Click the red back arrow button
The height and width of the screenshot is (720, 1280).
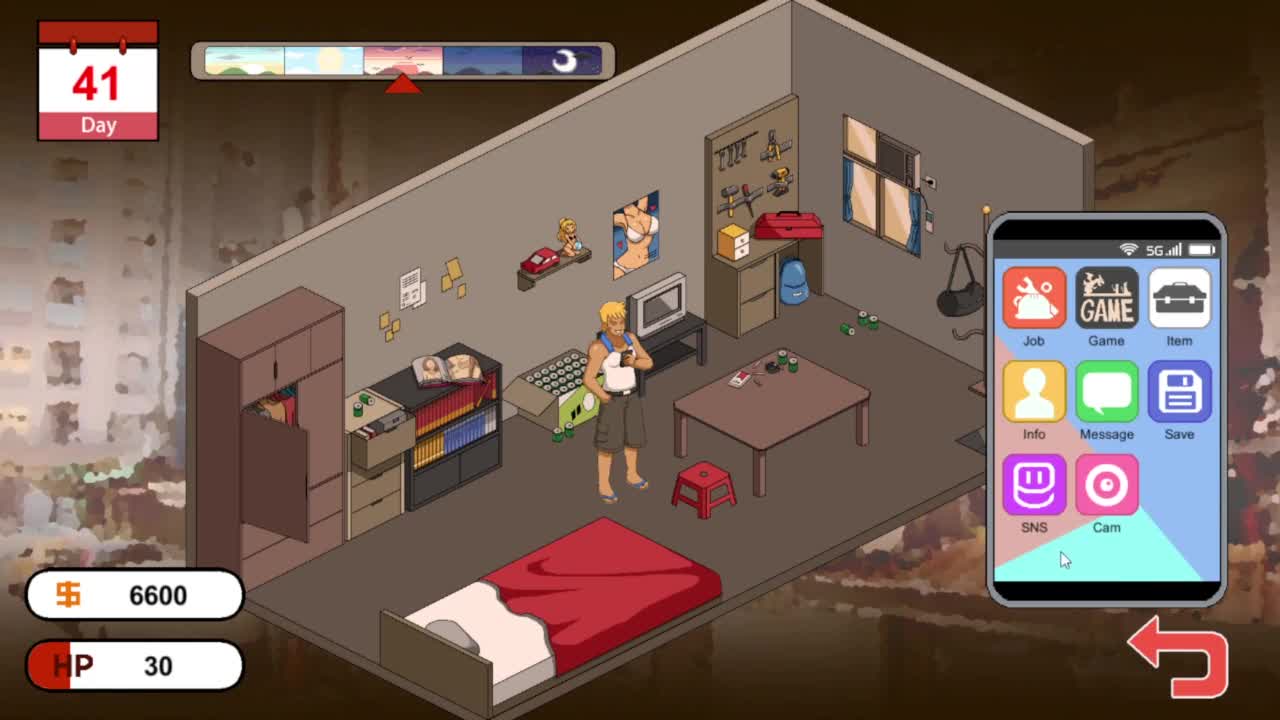click(x=1180, y=659)
